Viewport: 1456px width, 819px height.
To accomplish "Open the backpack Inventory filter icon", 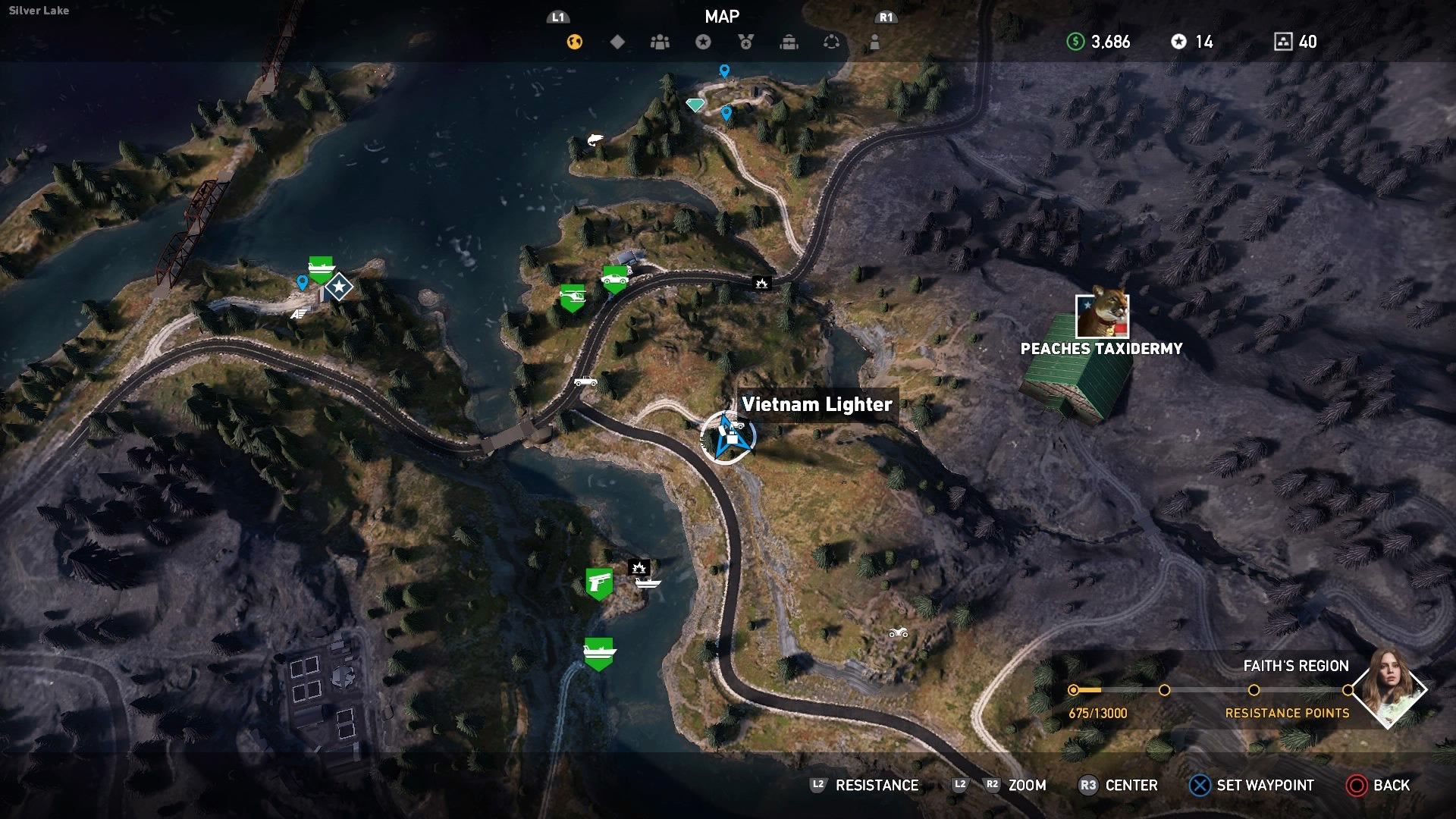I will pyautogui.click(x=789, y=42).
